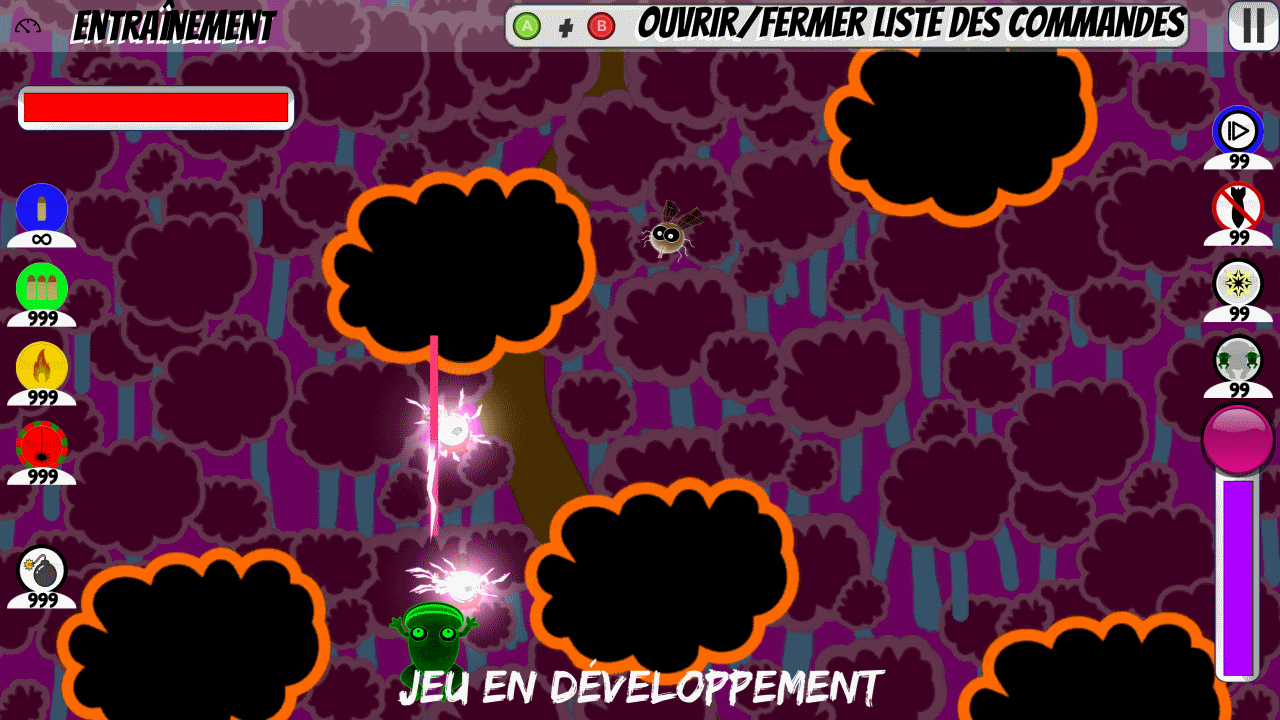Click the Jeu en développement text

(643, 686)
